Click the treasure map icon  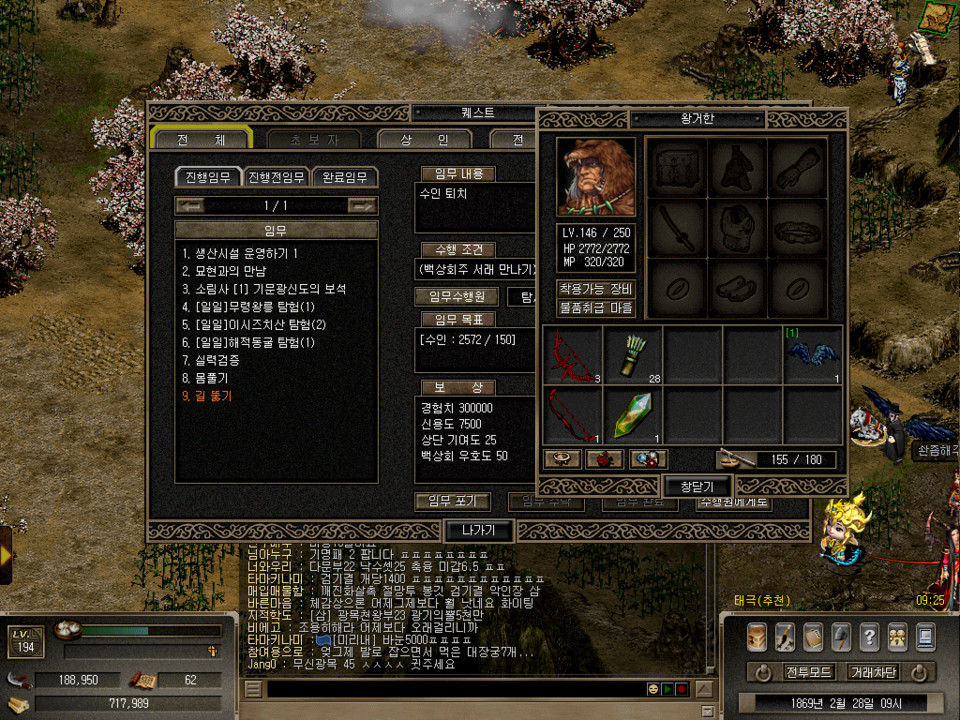tap(937, 15)
